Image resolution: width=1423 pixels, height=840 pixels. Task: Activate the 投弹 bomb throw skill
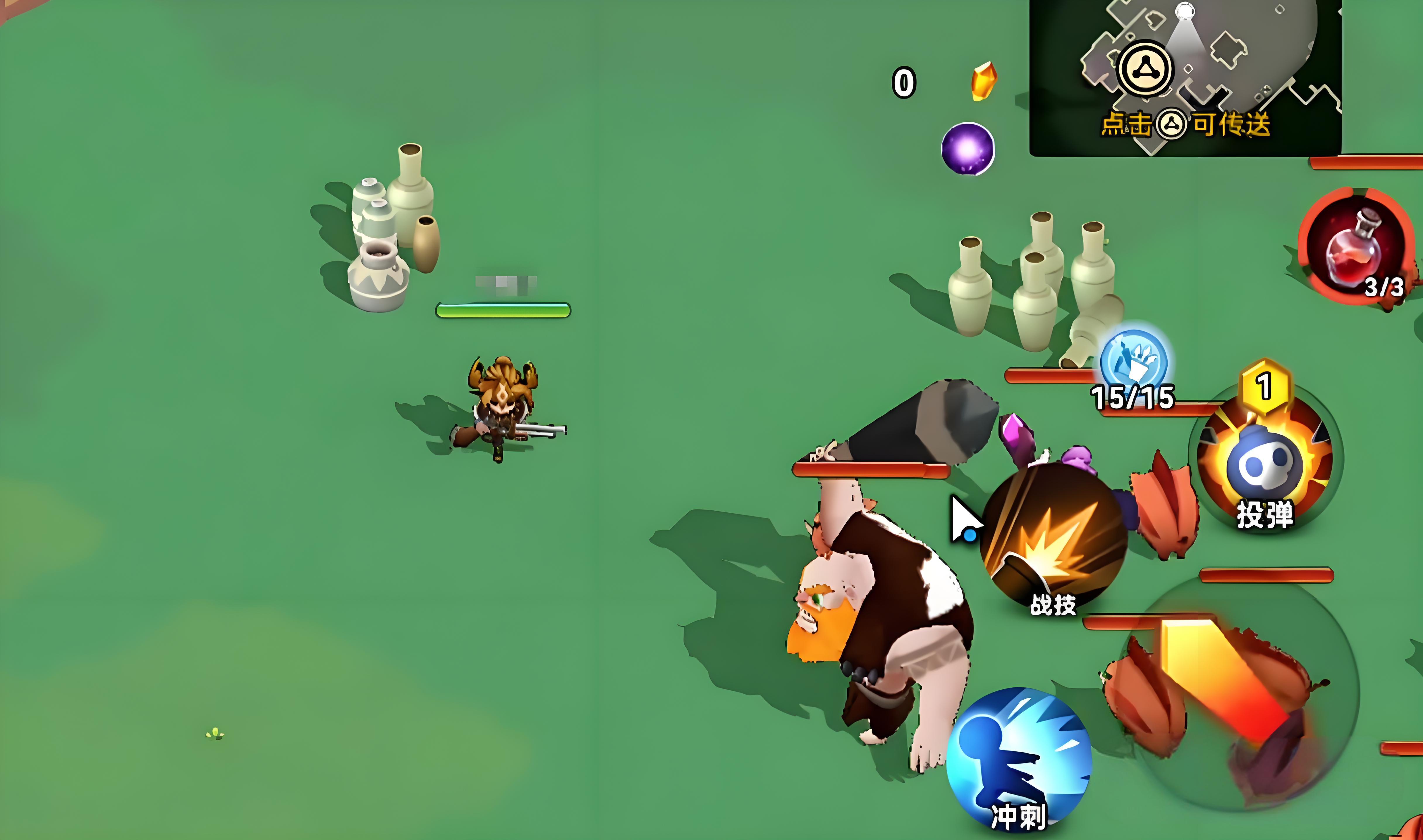(1266, 462)
